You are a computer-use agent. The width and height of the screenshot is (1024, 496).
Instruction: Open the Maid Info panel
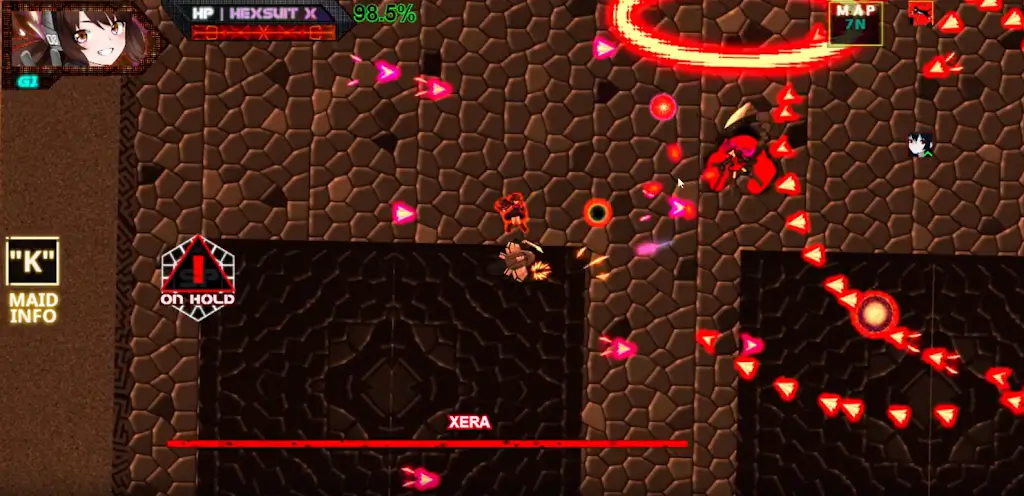pyautogui.click(x=33, y=280)
